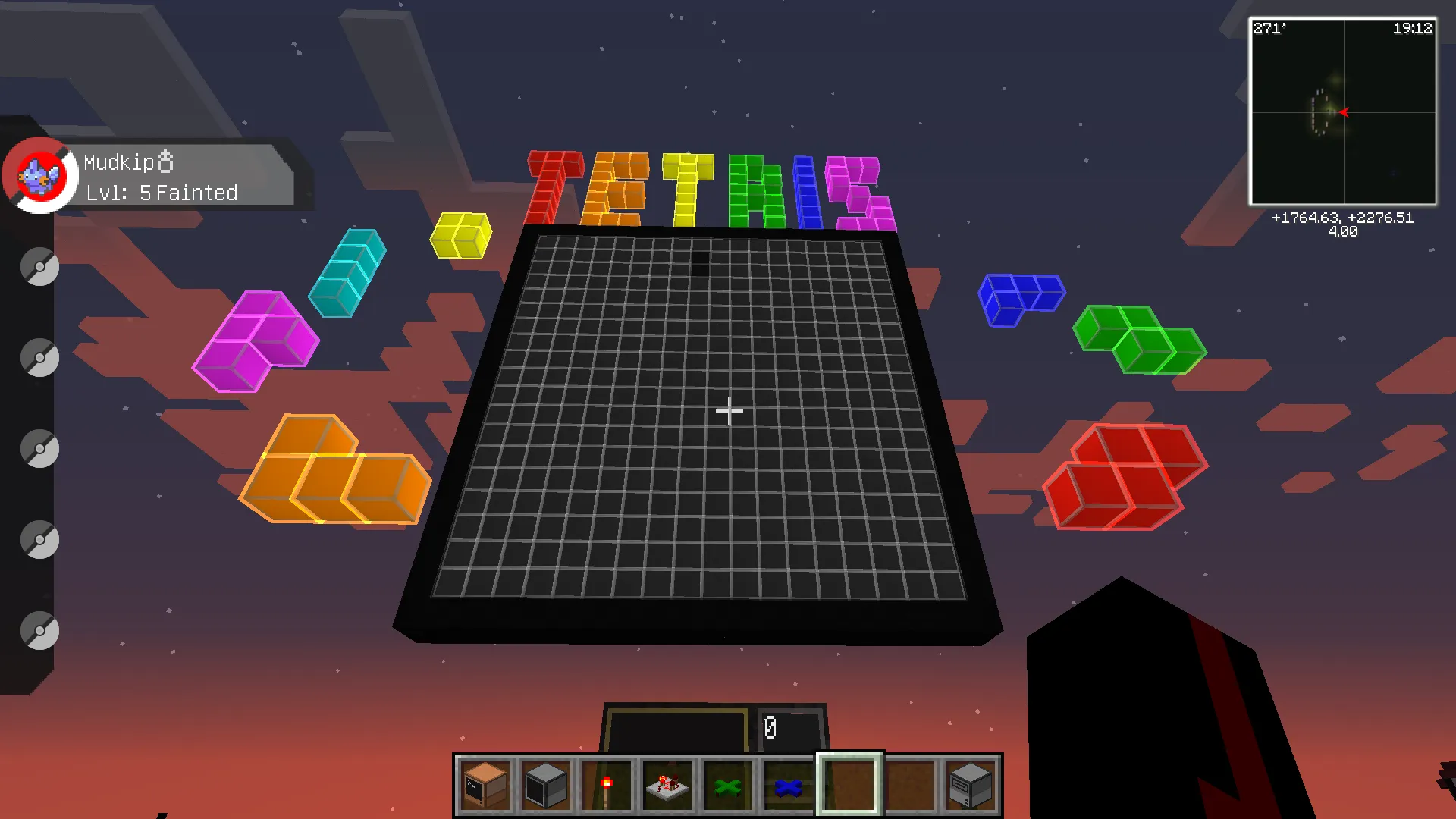Click Mudkip's Pokéball party portrait

40,174
